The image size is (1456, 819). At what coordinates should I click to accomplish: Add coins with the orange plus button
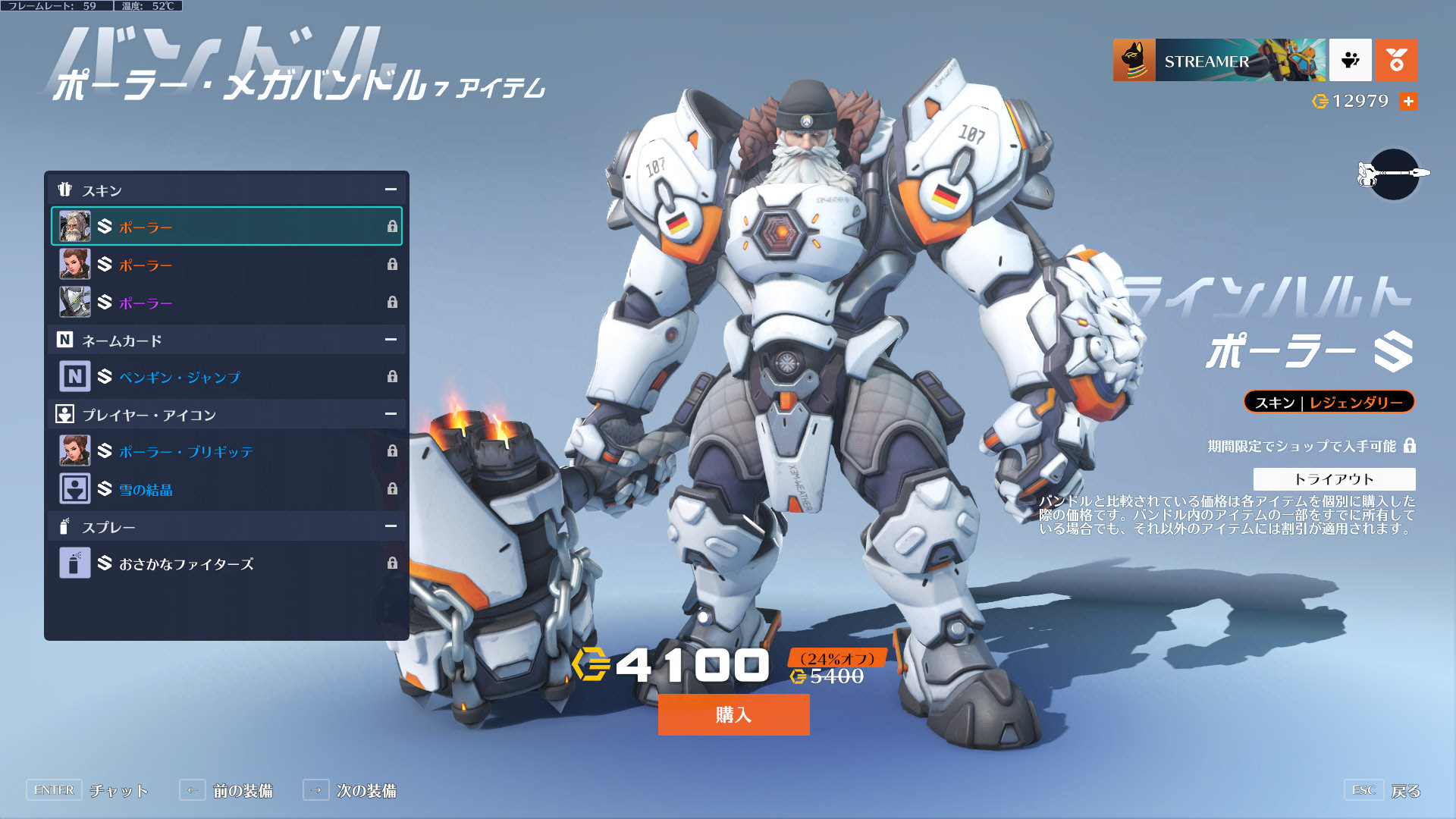click(1408, 101)
